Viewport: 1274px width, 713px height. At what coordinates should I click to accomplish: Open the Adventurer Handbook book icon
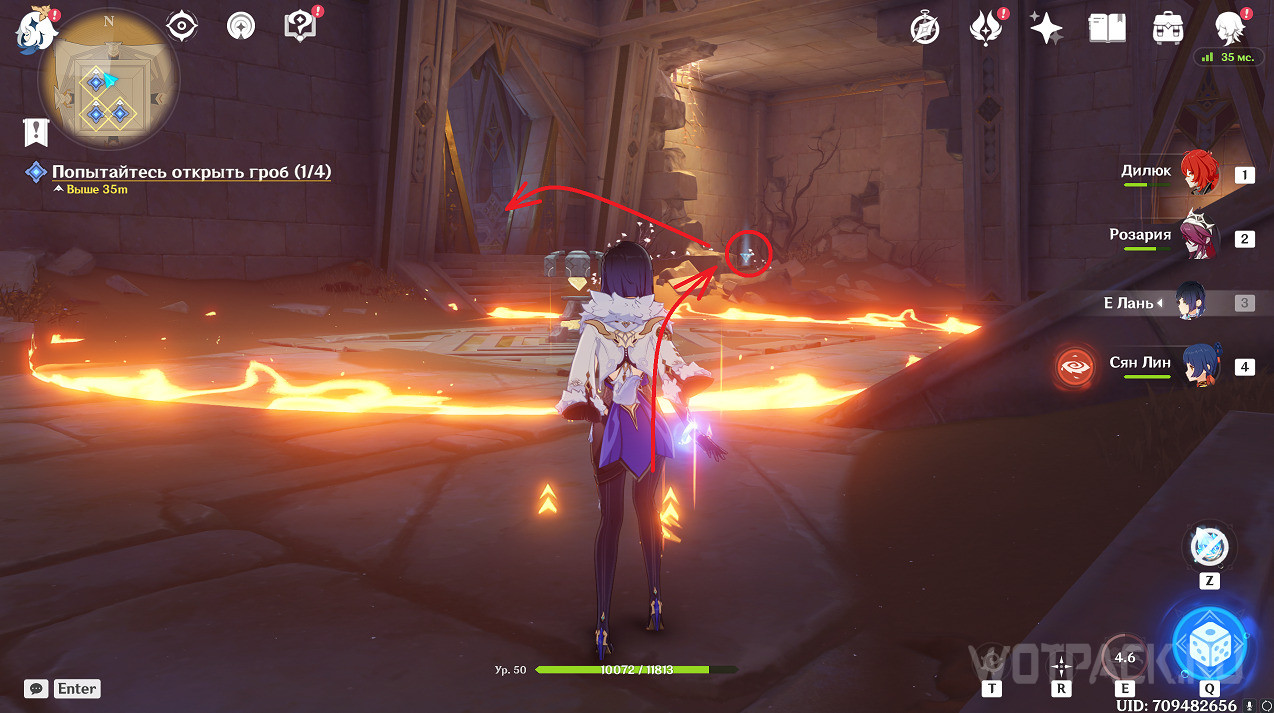(1107, 28)
